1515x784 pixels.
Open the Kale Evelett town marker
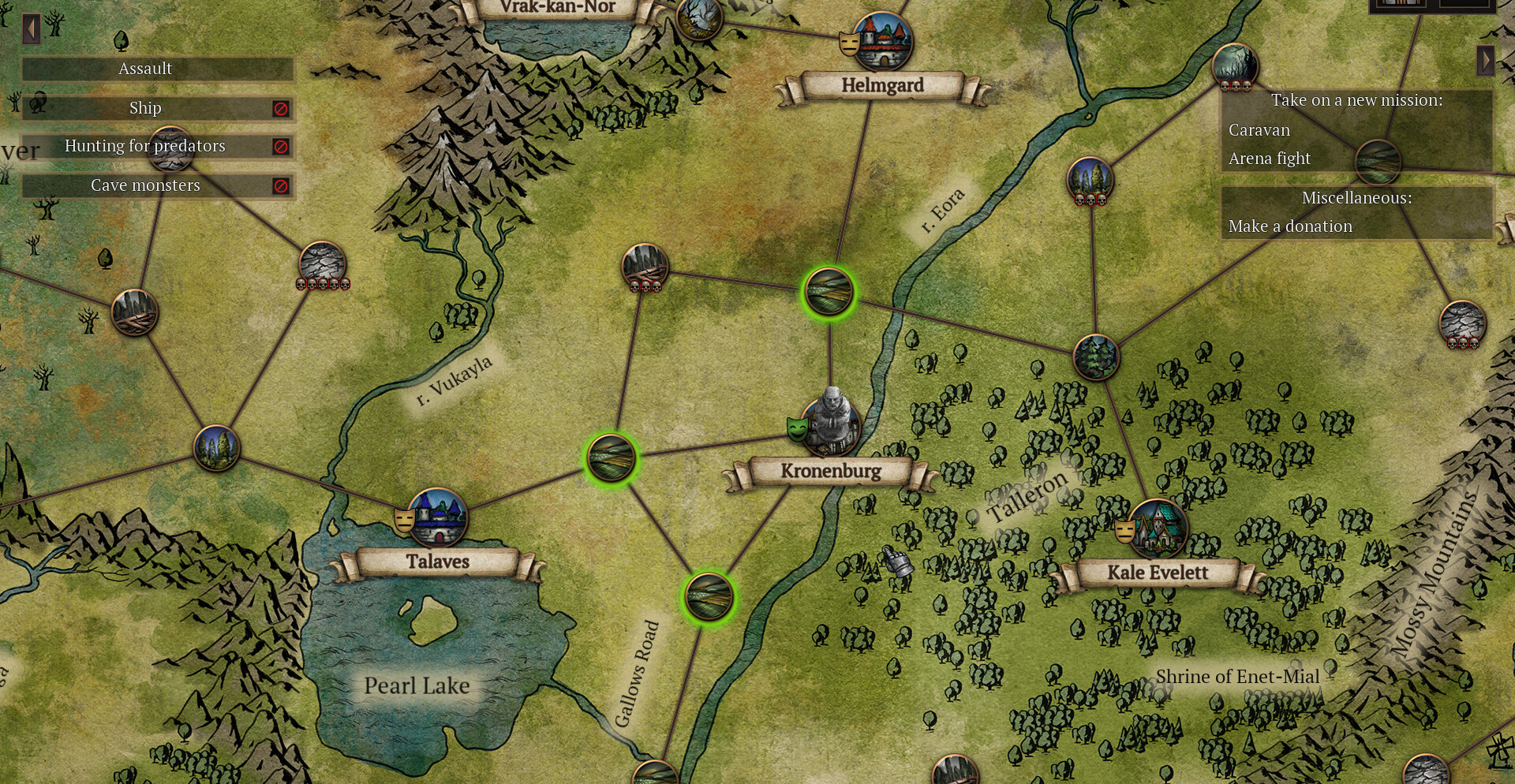[x=1158, y=528]
